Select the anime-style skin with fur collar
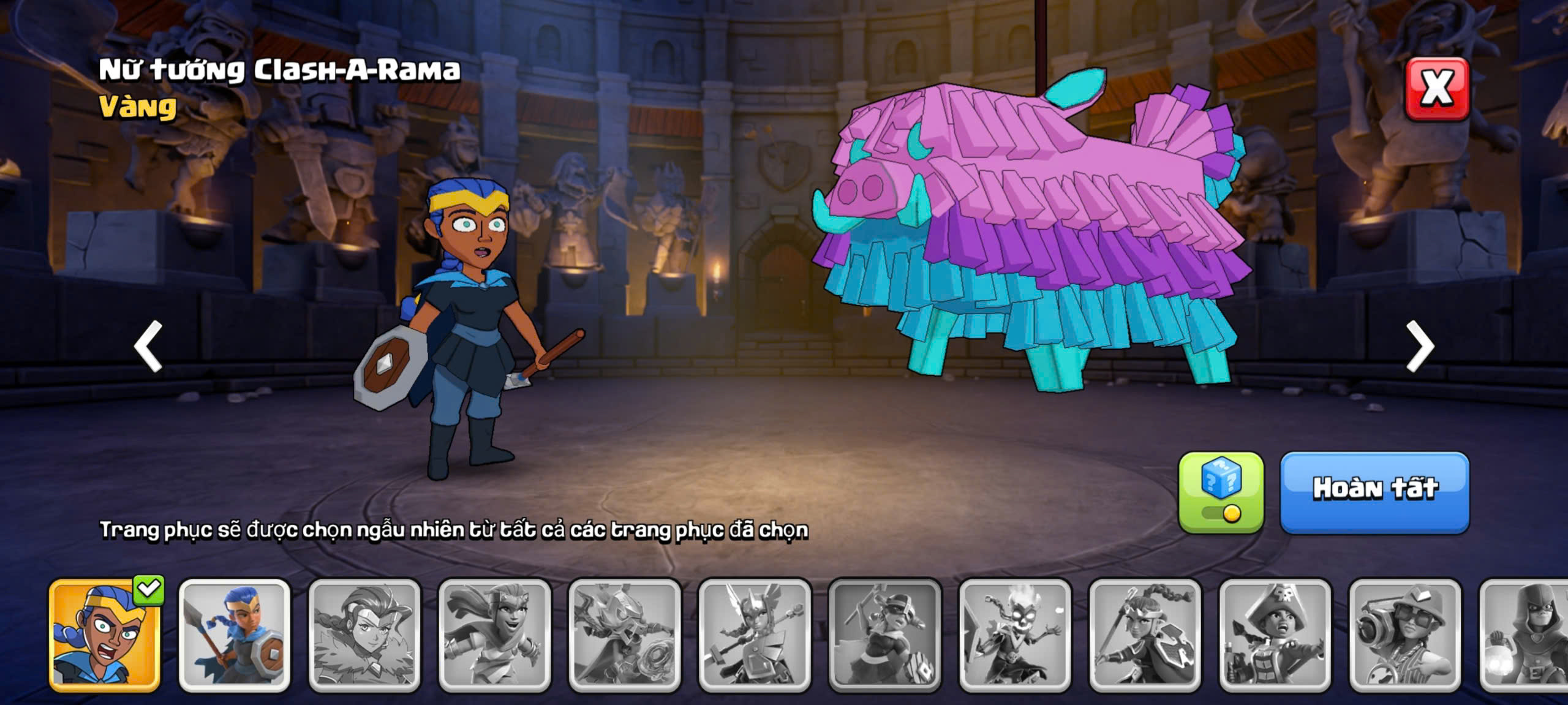 click(364, 635)
